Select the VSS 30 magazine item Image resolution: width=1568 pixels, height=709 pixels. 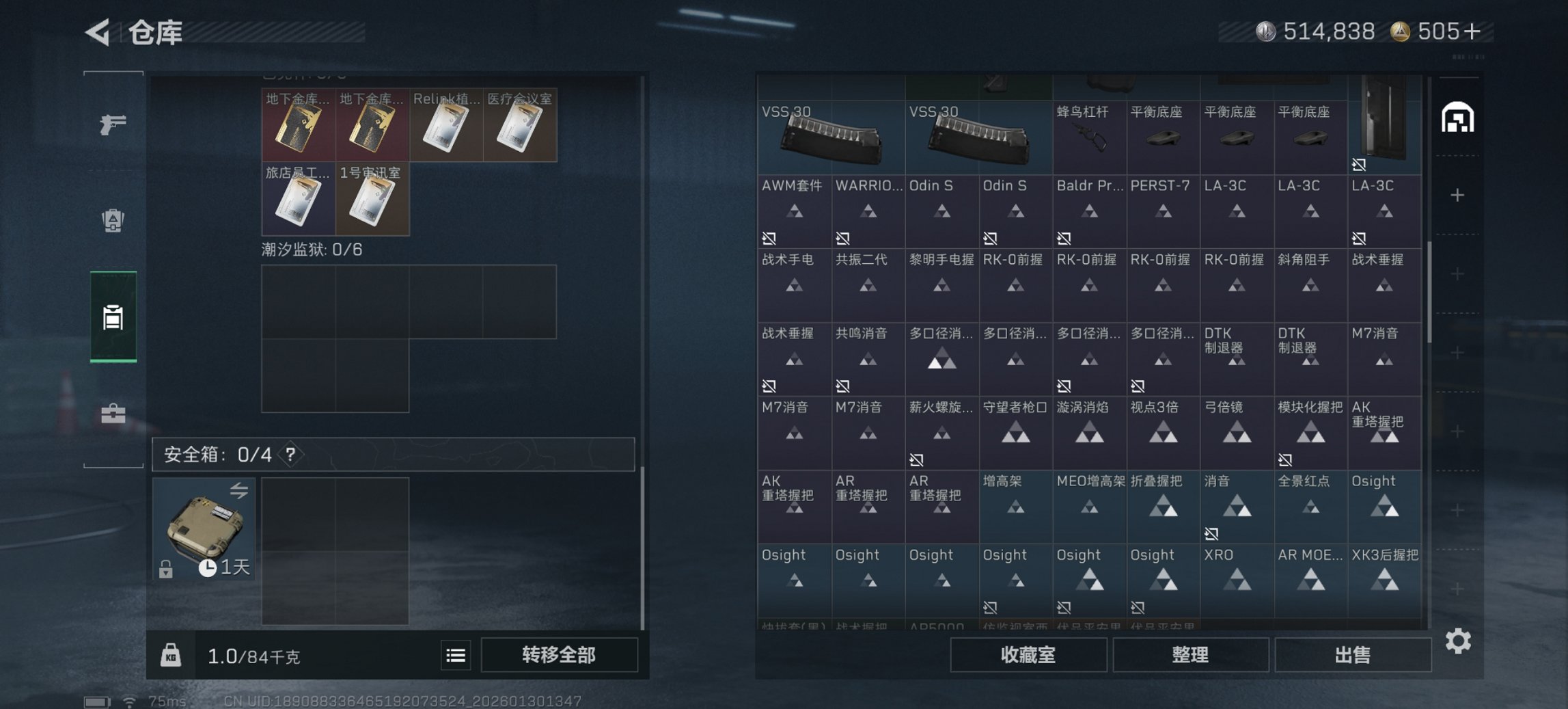pos(830,137)
